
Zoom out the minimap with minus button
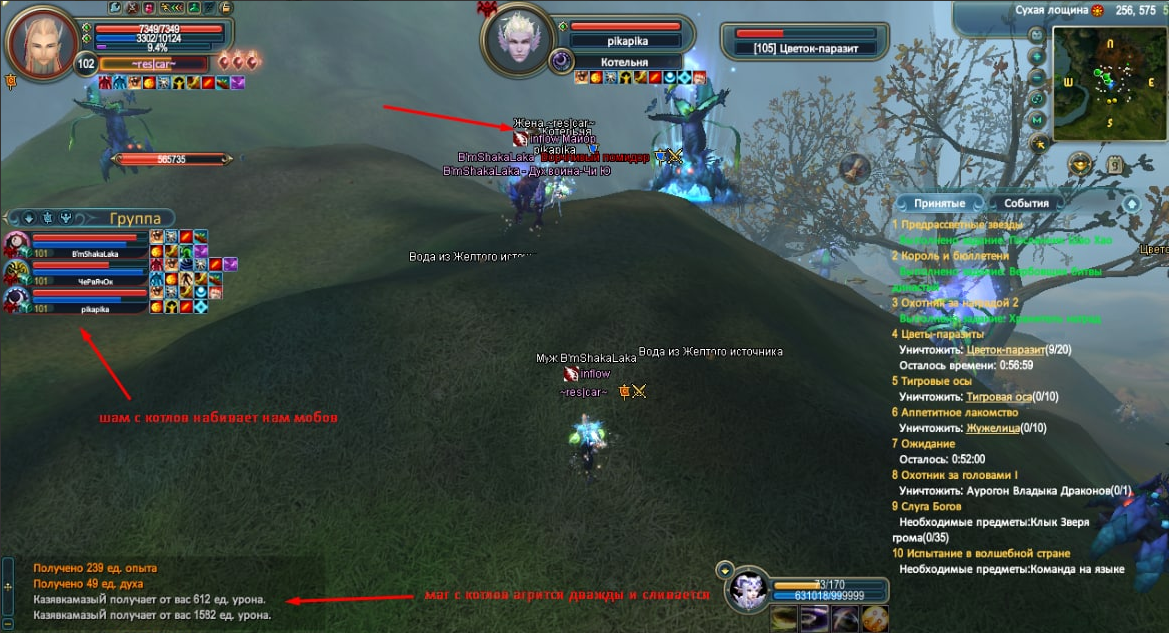(x=1037, y=78)
